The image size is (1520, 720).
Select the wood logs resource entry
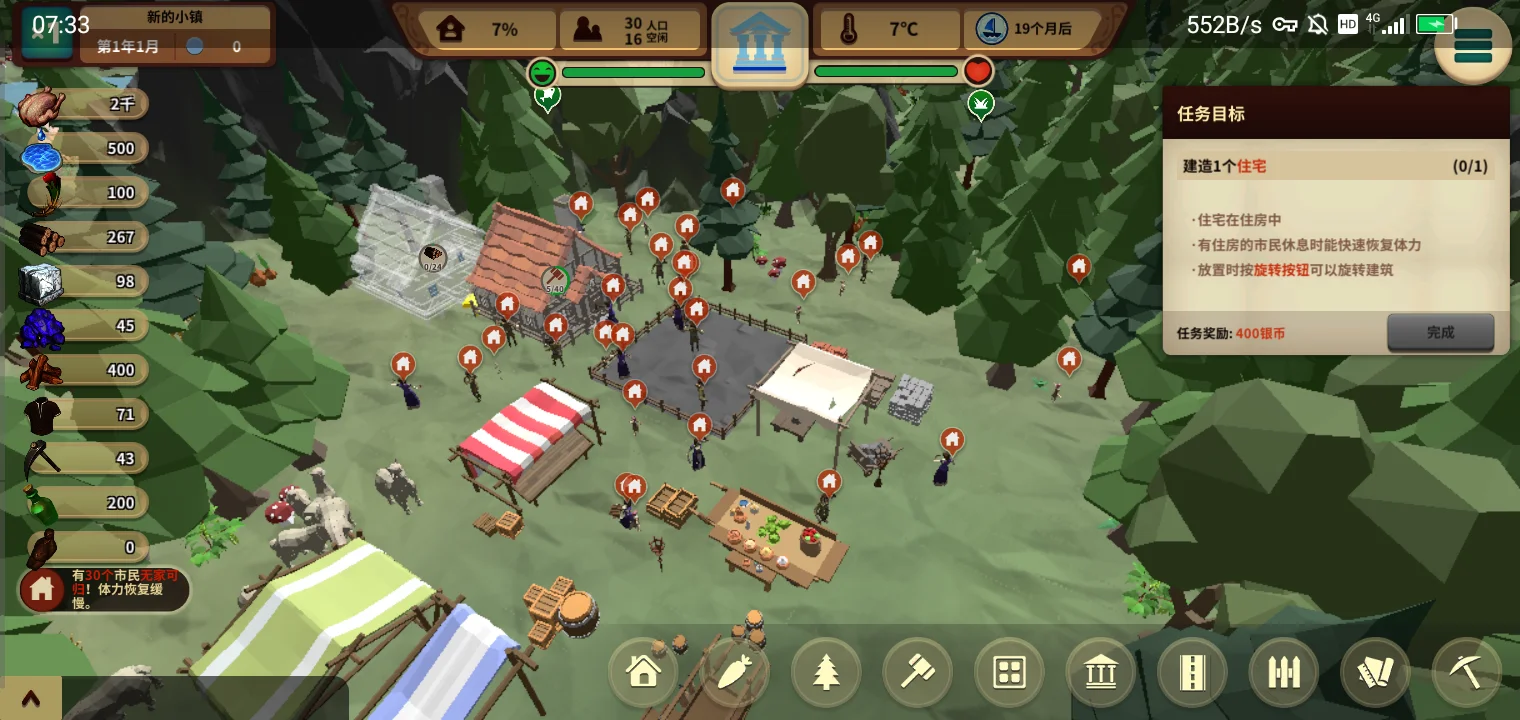[x=84, y=237]
